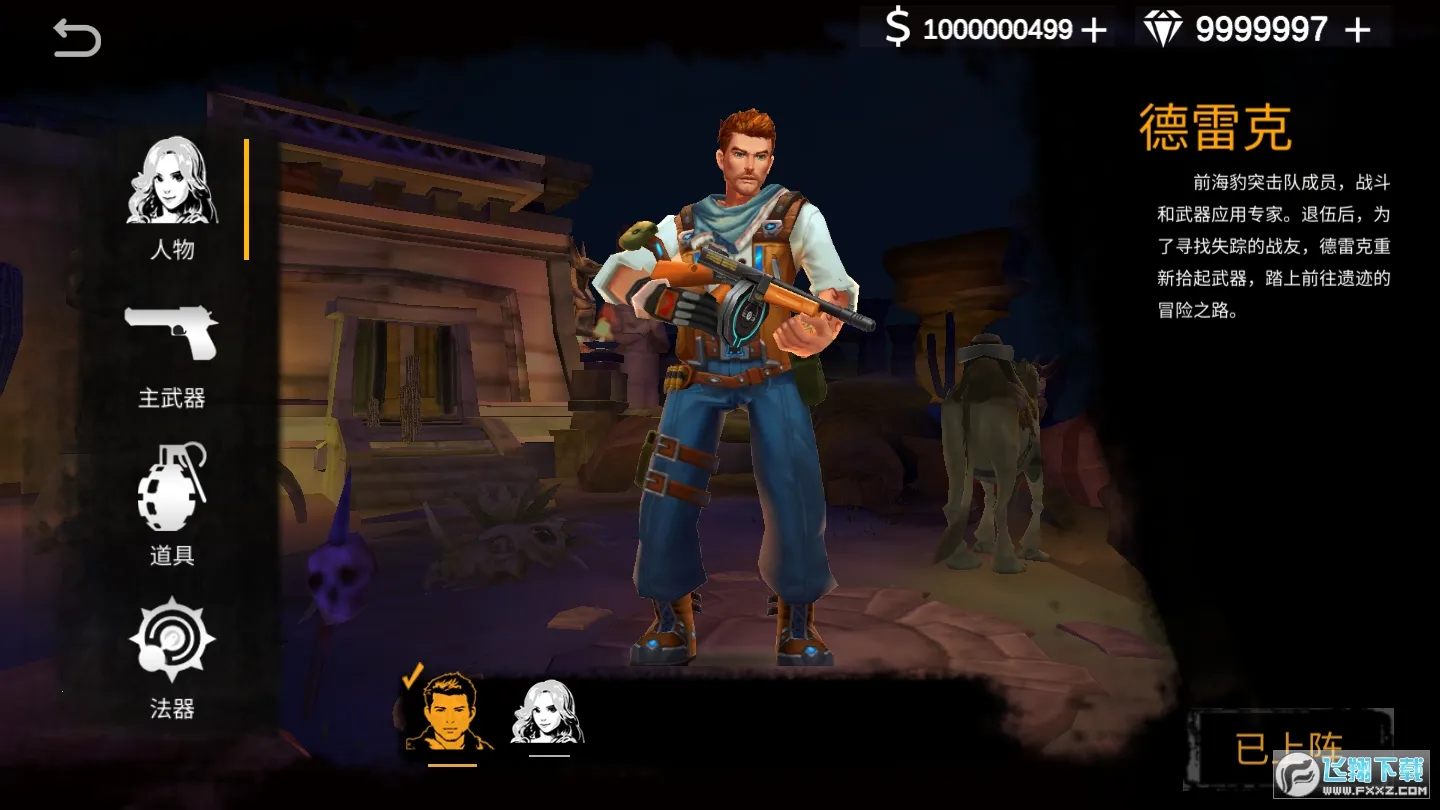
Task: Open the 主武器 pistol weapon icon
Action: (x=172, y=335)
